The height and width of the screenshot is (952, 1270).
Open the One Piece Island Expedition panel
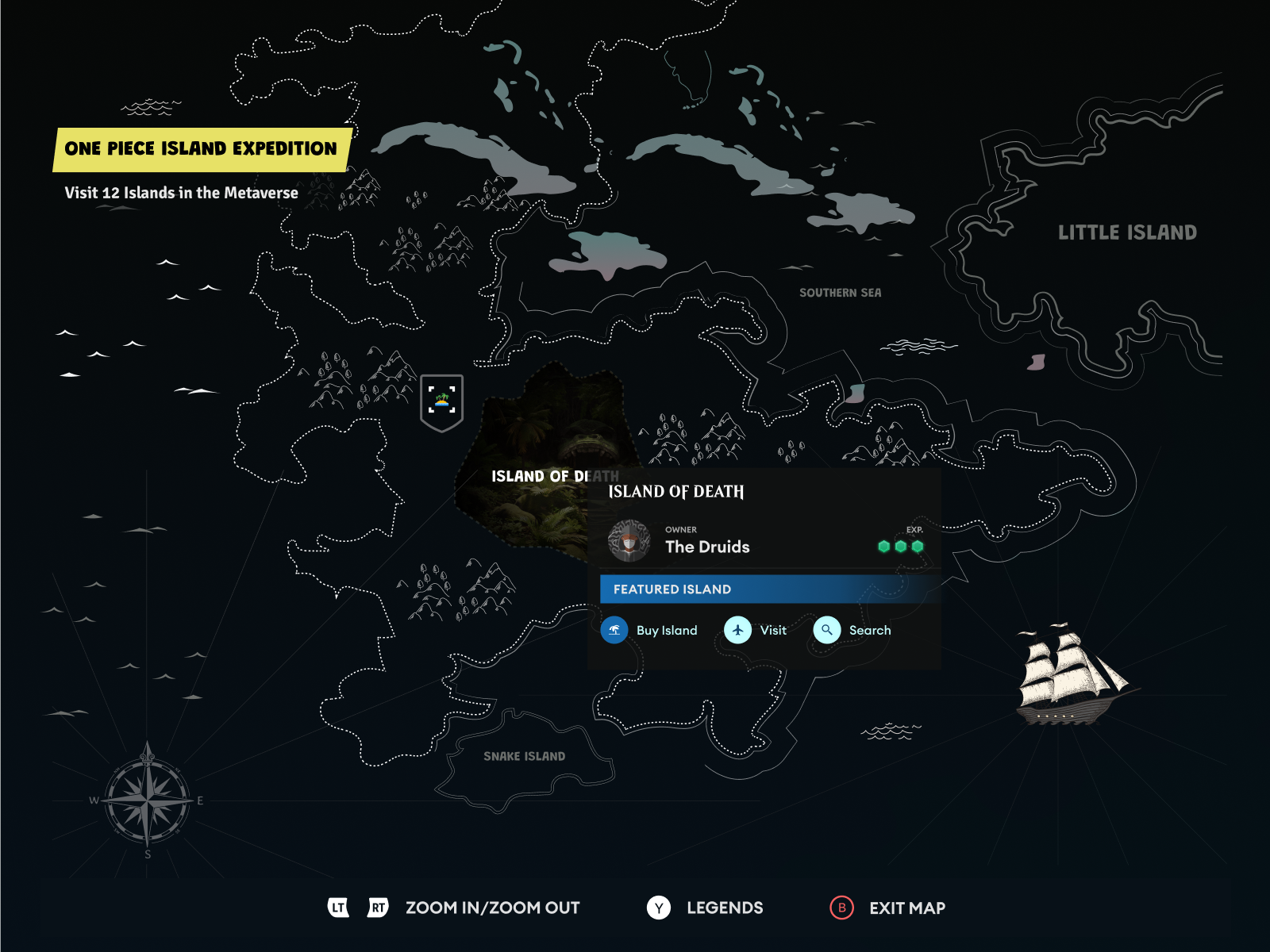(201, 148)
